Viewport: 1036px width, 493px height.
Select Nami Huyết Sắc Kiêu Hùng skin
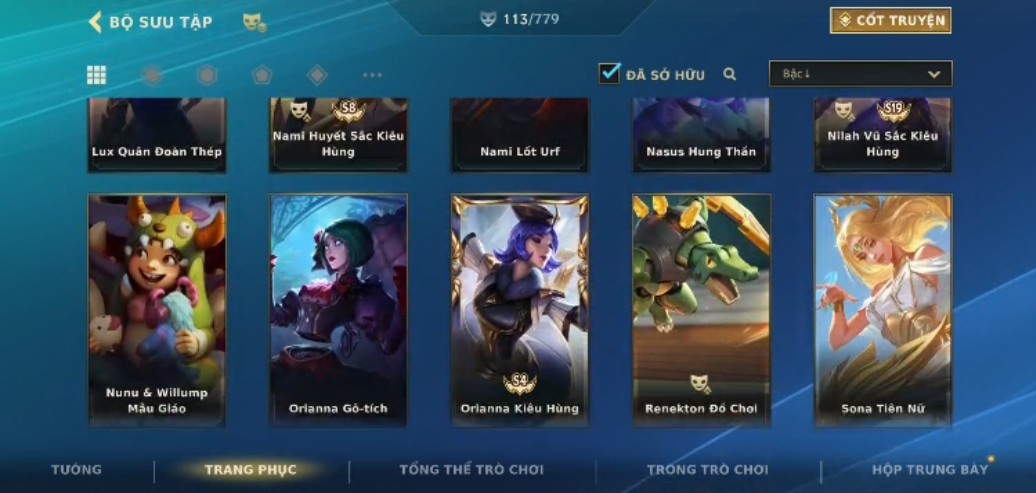(x=338, y=135)
